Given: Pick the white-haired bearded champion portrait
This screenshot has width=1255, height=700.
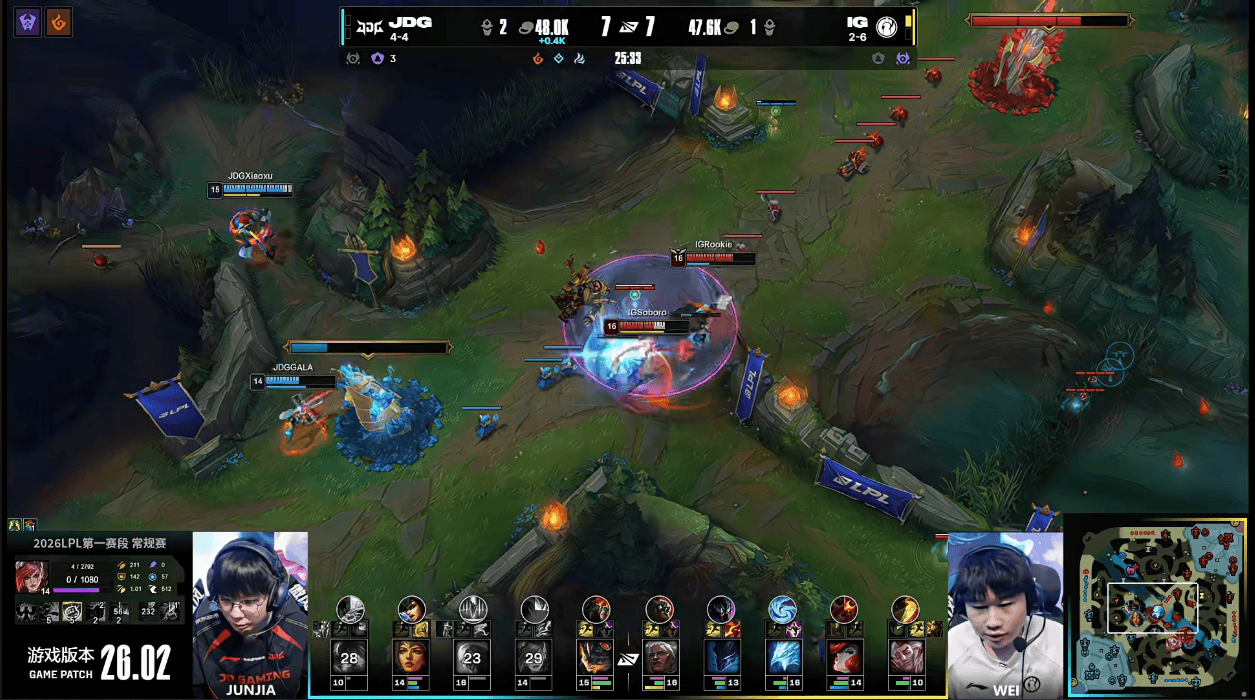Looking at the screenshot, I should 659,658.
